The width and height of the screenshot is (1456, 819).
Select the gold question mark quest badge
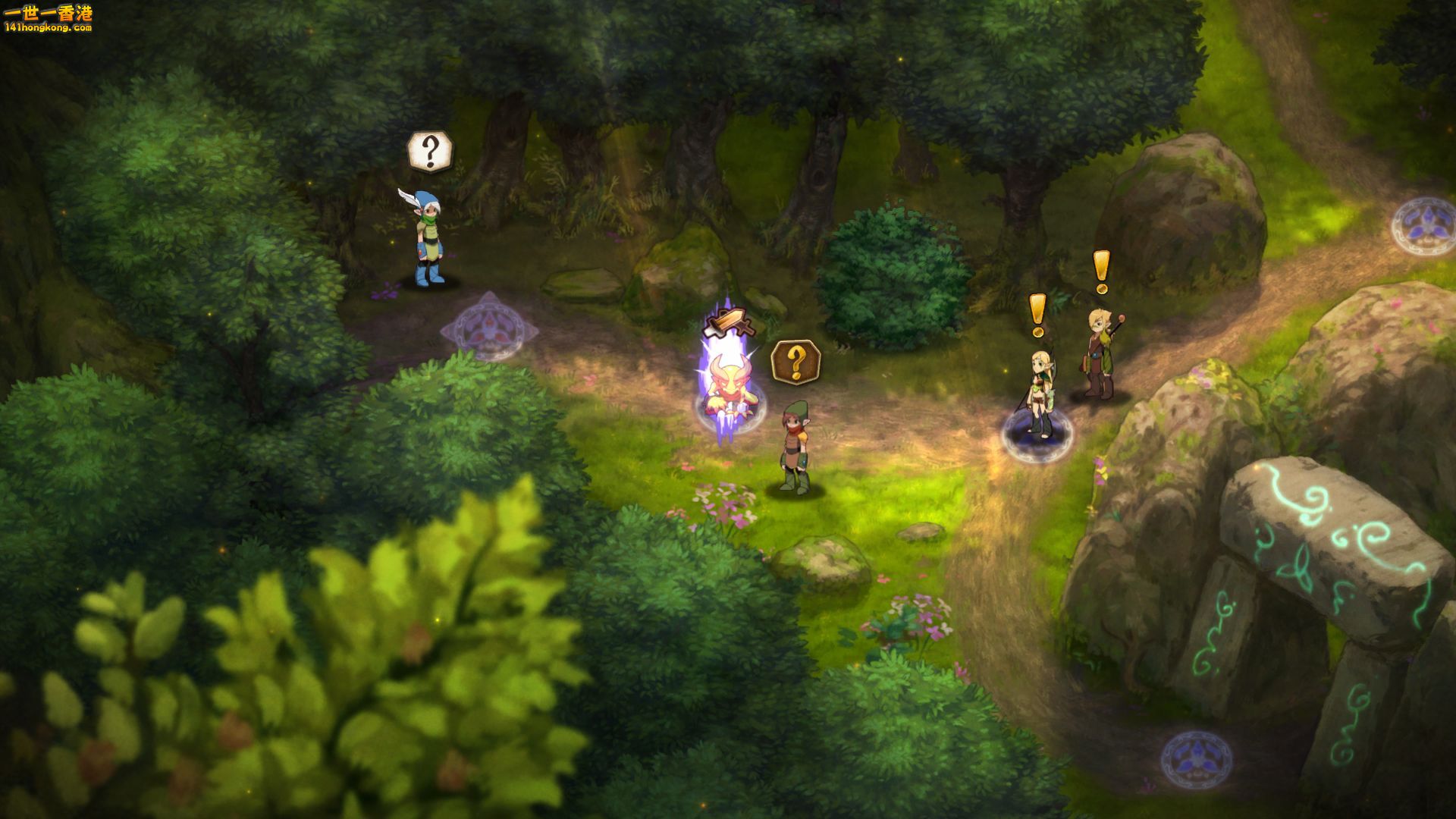coord(795,362)
